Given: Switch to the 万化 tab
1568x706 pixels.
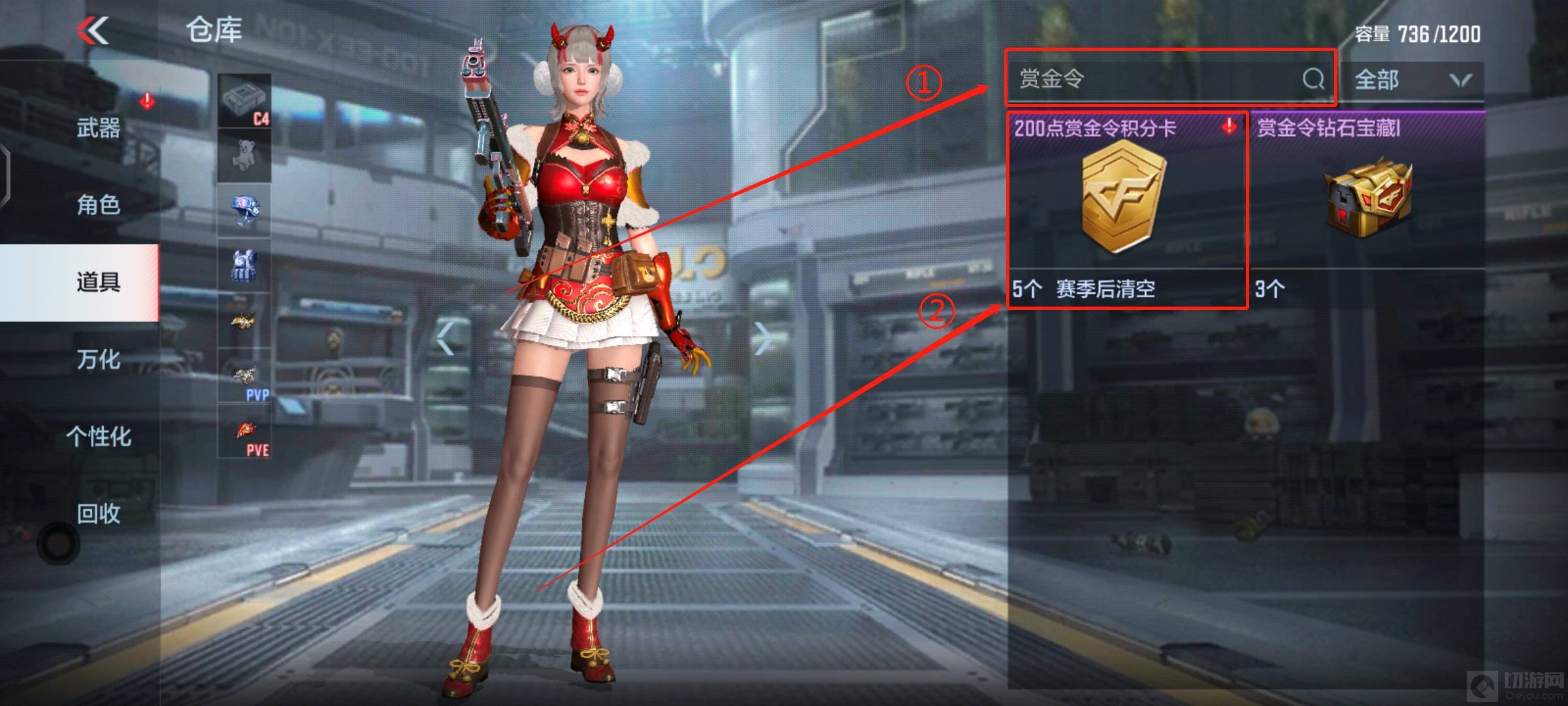Looking at the screenshot, I should [x=98, y=360].
